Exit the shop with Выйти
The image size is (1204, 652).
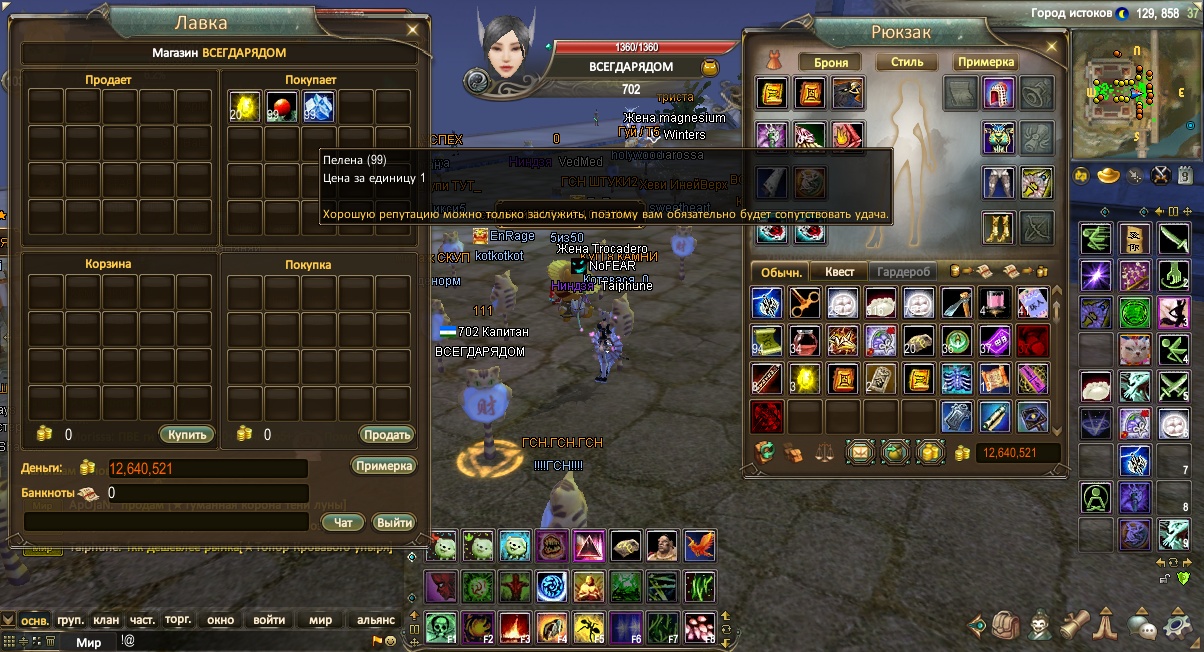[394, 522]
